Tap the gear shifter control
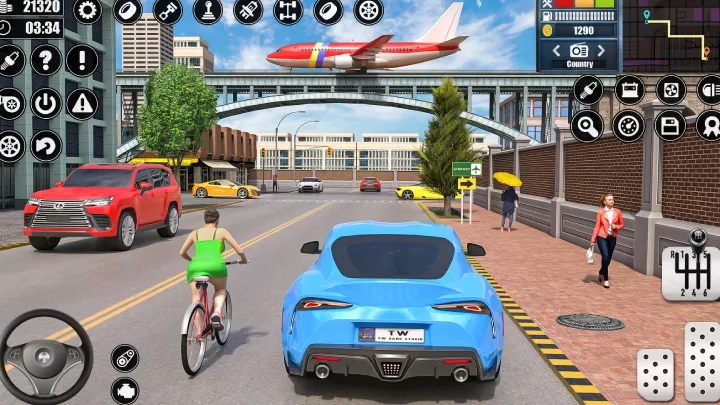Image resolution: width=720 pixels, height=405 pixels. click(691, 270)
